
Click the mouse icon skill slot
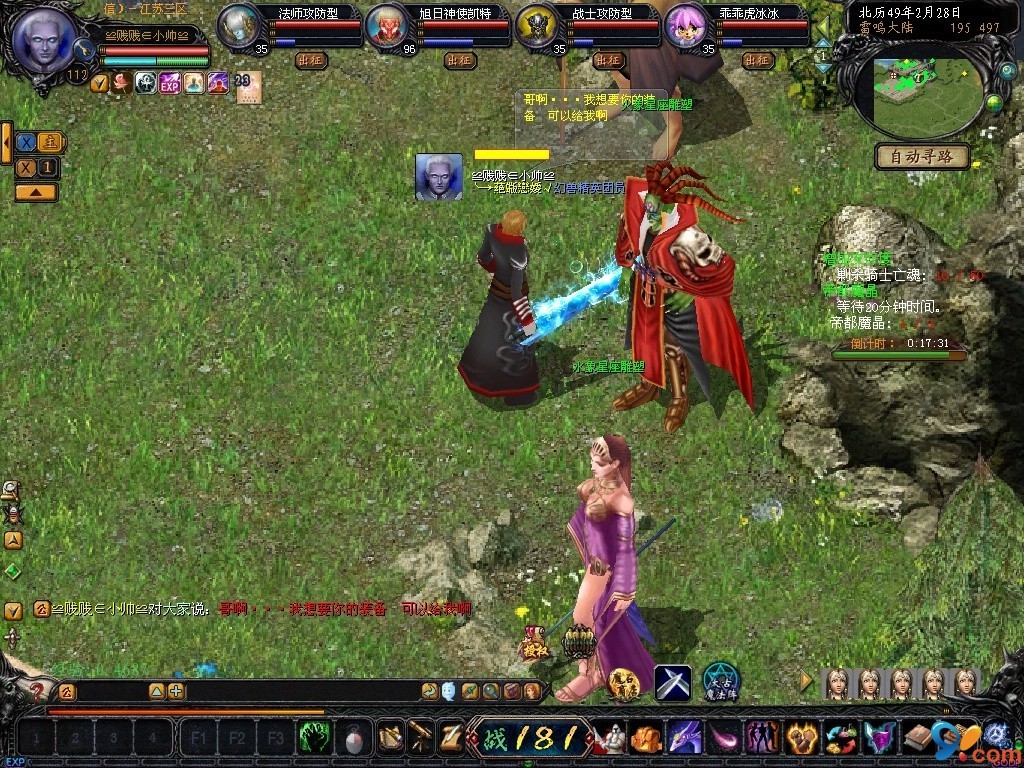[x=353, y=738]
